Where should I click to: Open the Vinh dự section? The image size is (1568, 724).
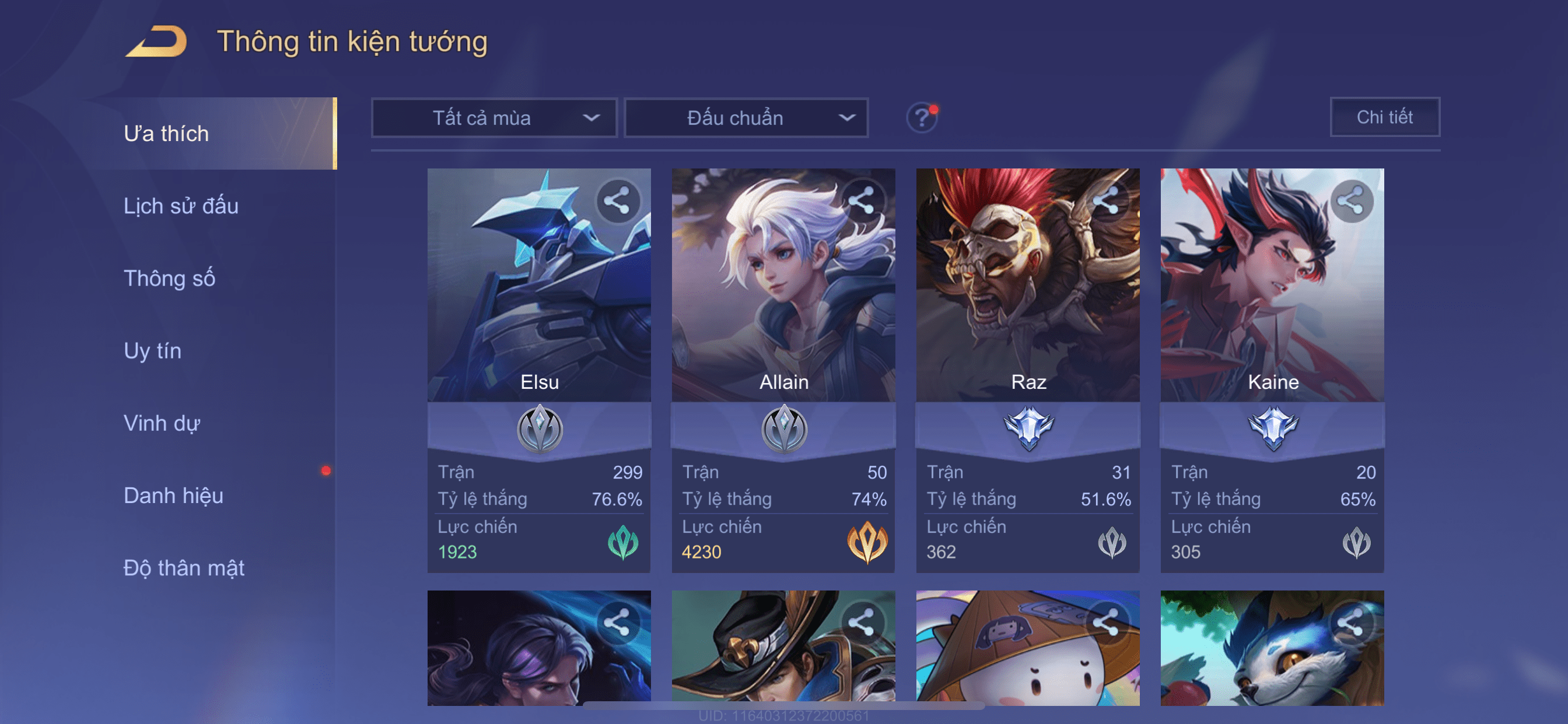162,423
